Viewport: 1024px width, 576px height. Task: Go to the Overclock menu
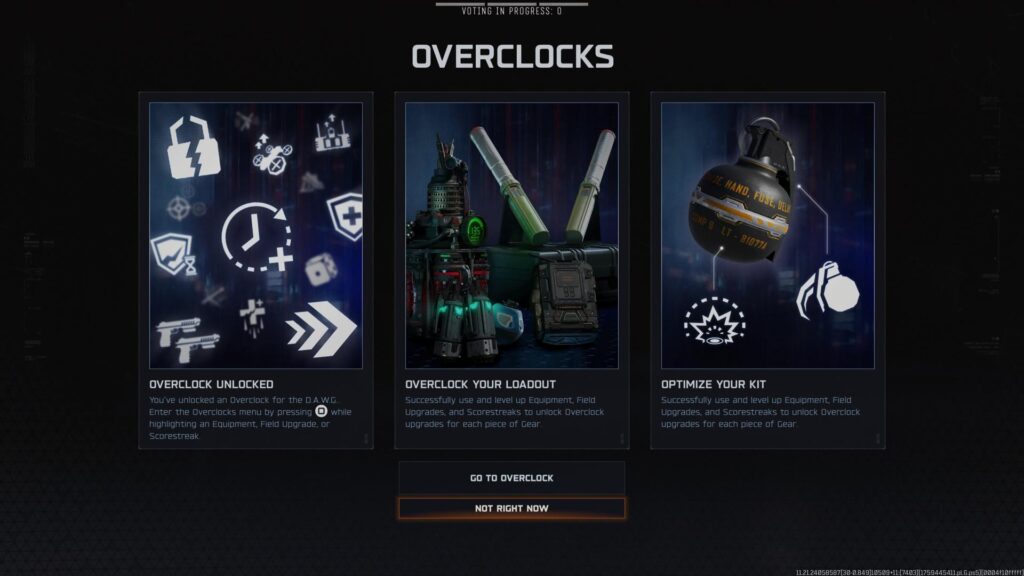(511, 478)
